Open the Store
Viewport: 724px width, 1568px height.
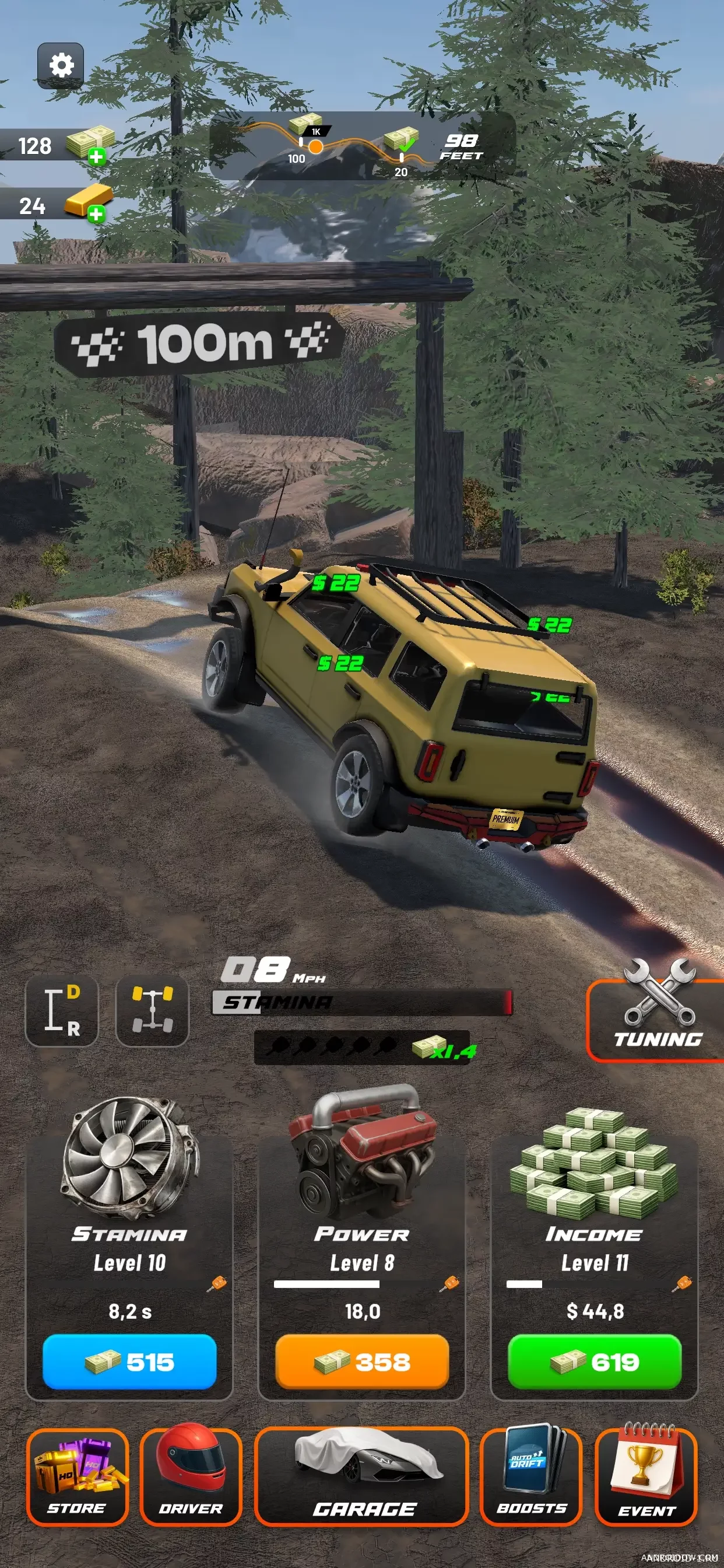click(x=78, y=1476)
